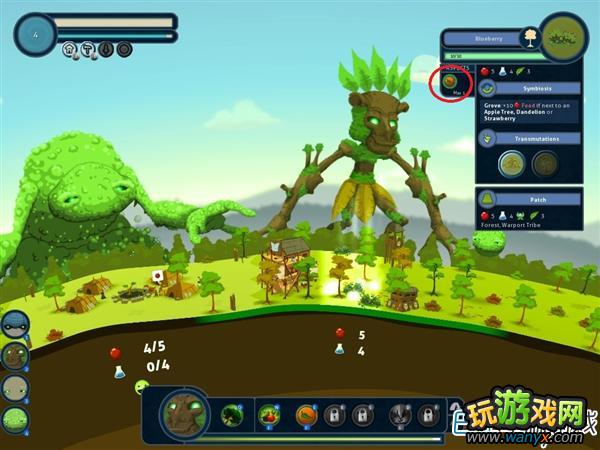This screenshot has height=450, width=600.
Task: Activate the dark green leafy plant ability
Action: [x=233, y=414]
